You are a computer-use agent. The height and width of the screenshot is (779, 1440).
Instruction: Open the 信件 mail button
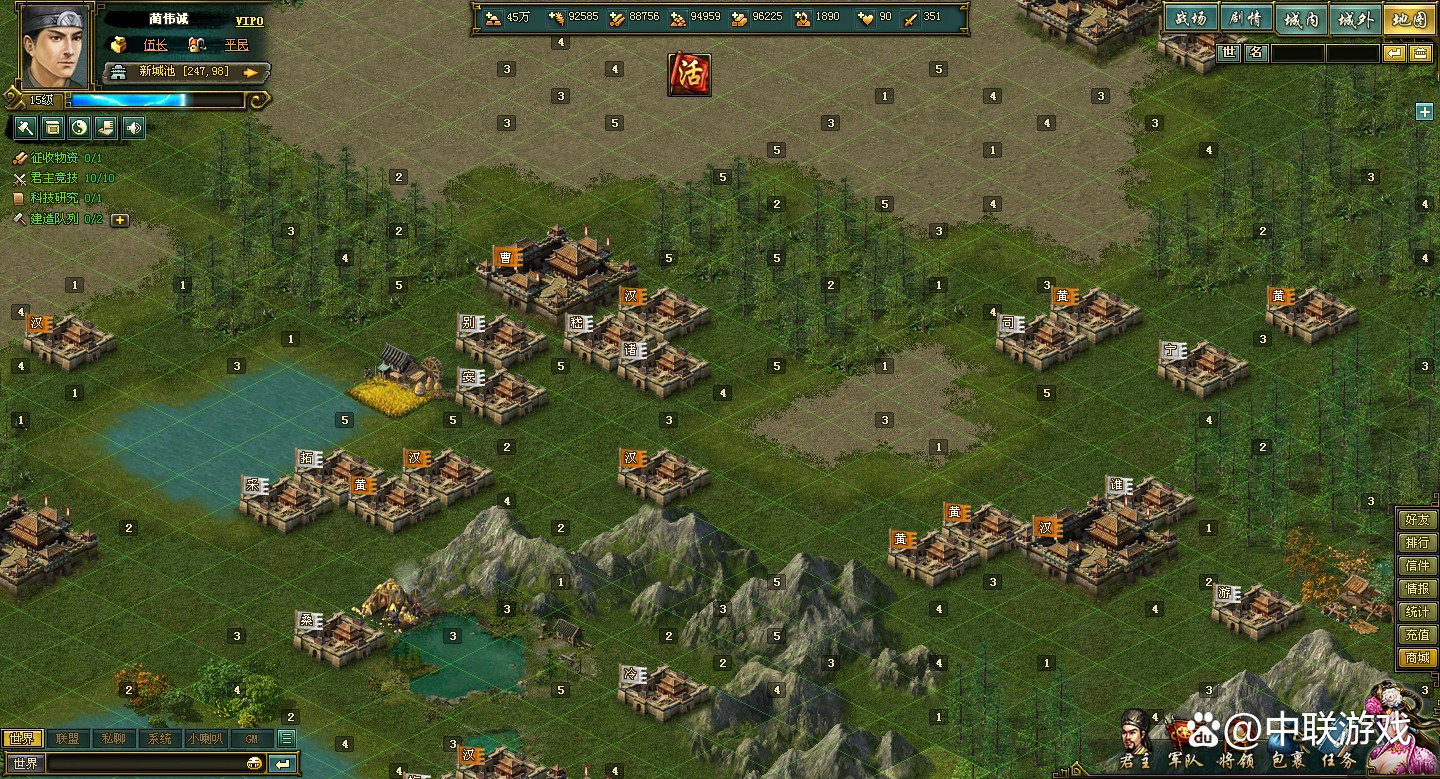pyautogui.click(x=1417, y=566)
